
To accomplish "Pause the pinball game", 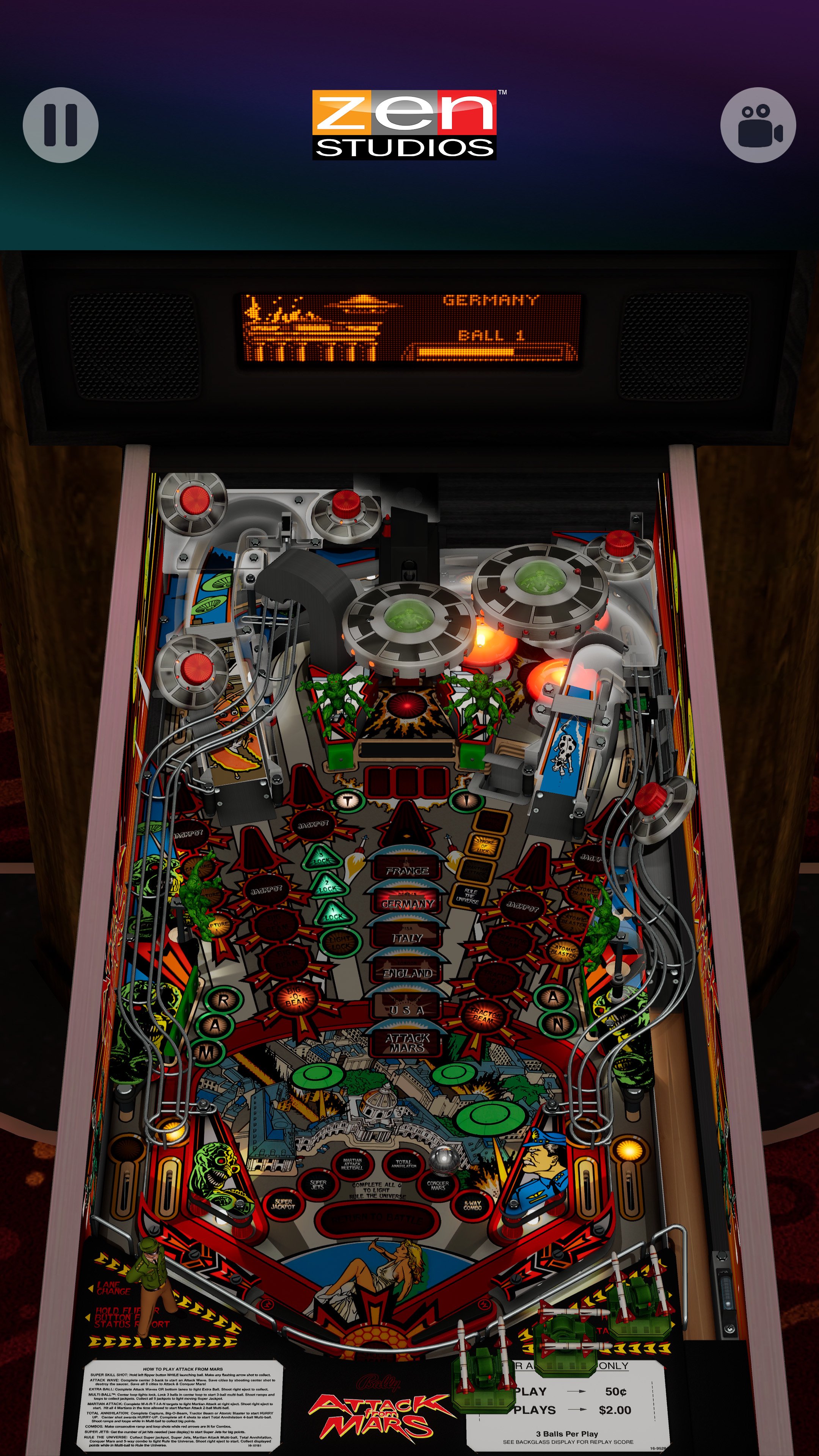I will click(x=61, y=124).
